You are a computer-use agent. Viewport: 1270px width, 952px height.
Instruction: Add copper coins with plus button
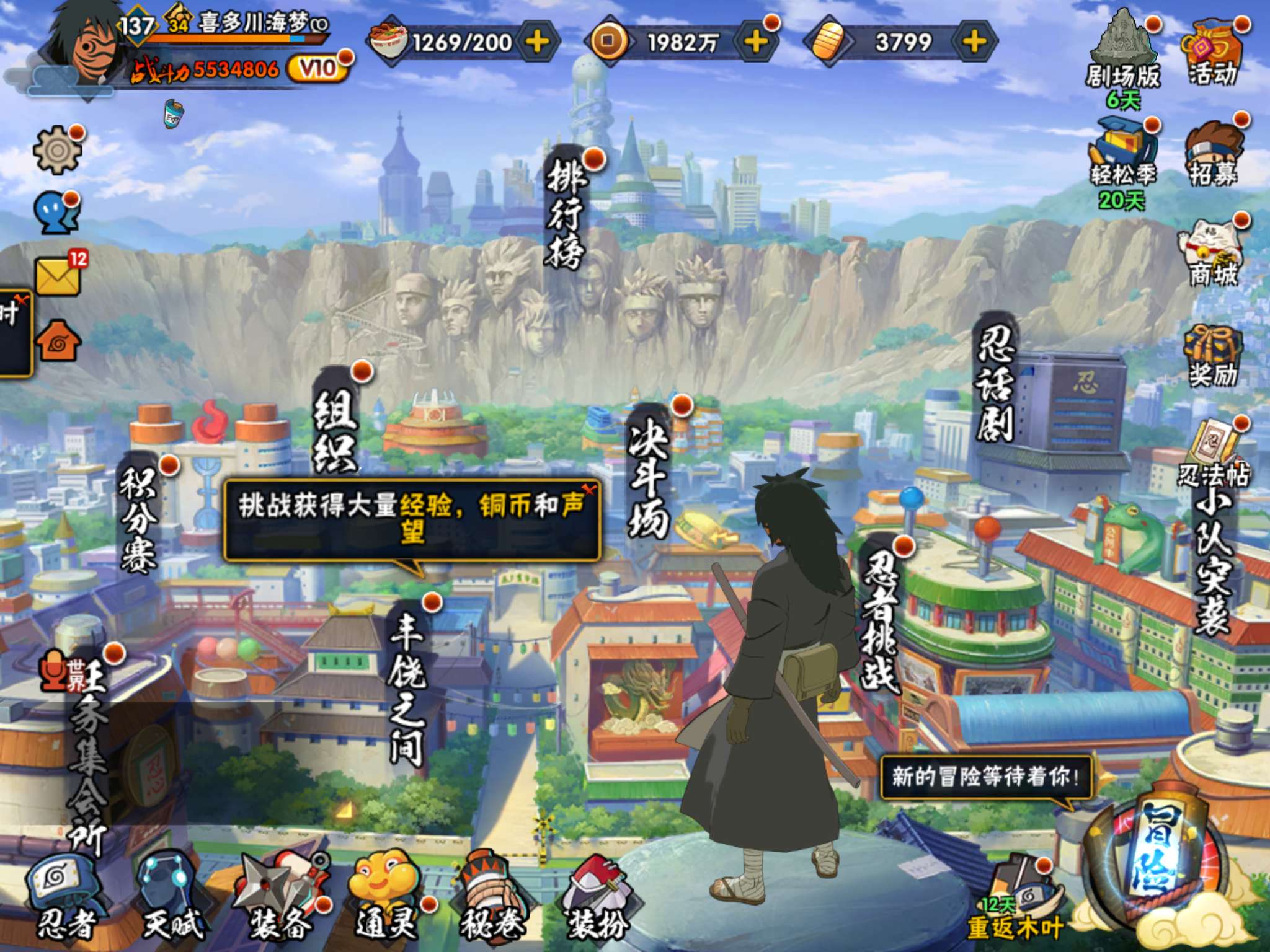tap(756, 42)
